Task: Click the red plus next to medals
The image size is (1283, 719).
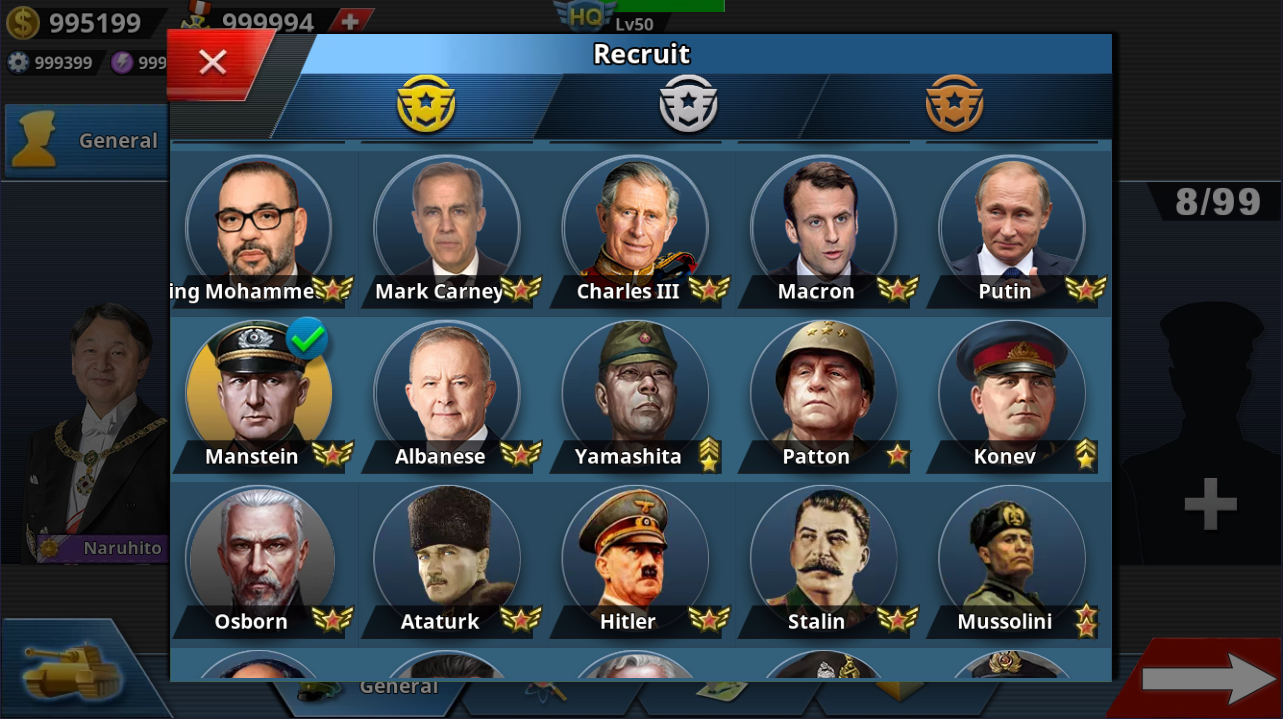Action: click(350, 21)
